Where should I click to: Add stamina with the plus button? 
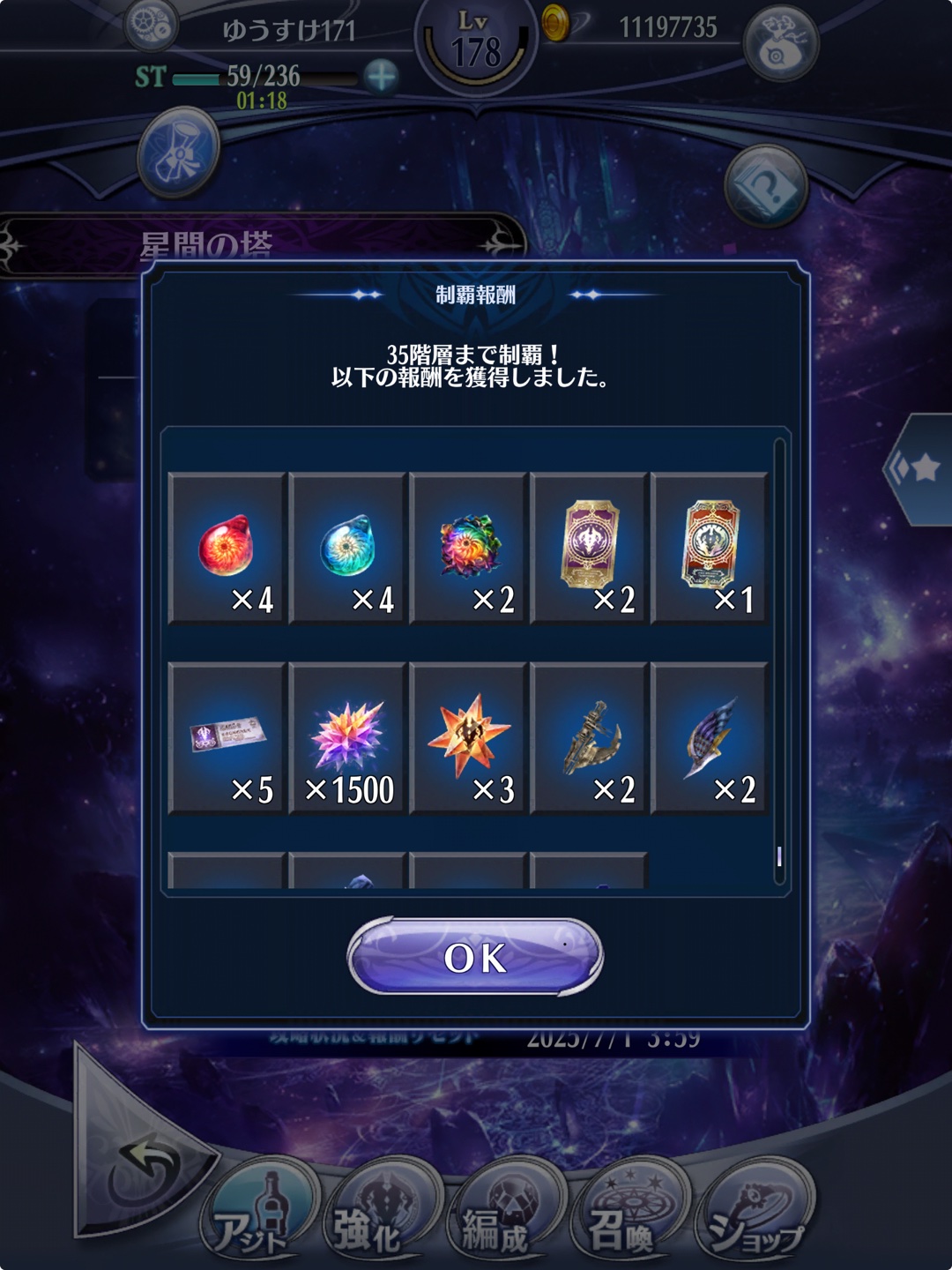point(381,77)
